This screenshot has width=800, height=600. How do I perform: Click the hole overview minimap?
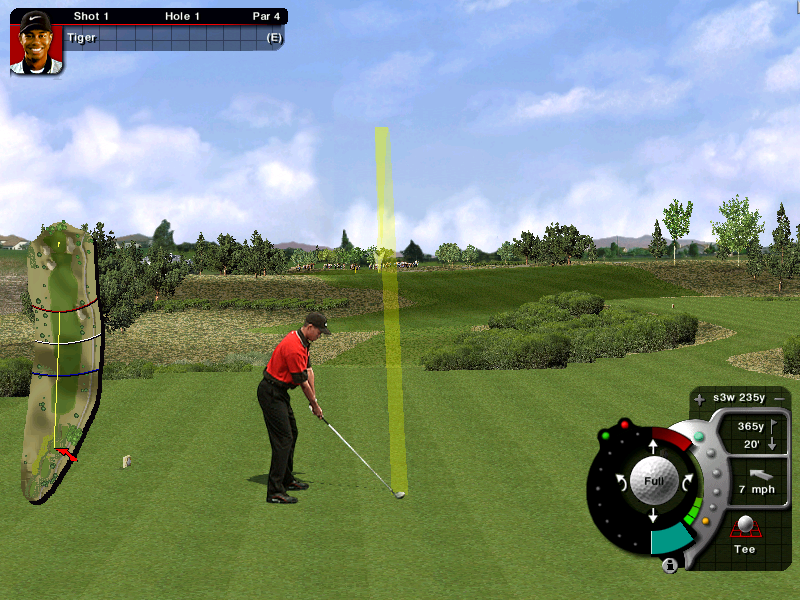pos(62,360)
